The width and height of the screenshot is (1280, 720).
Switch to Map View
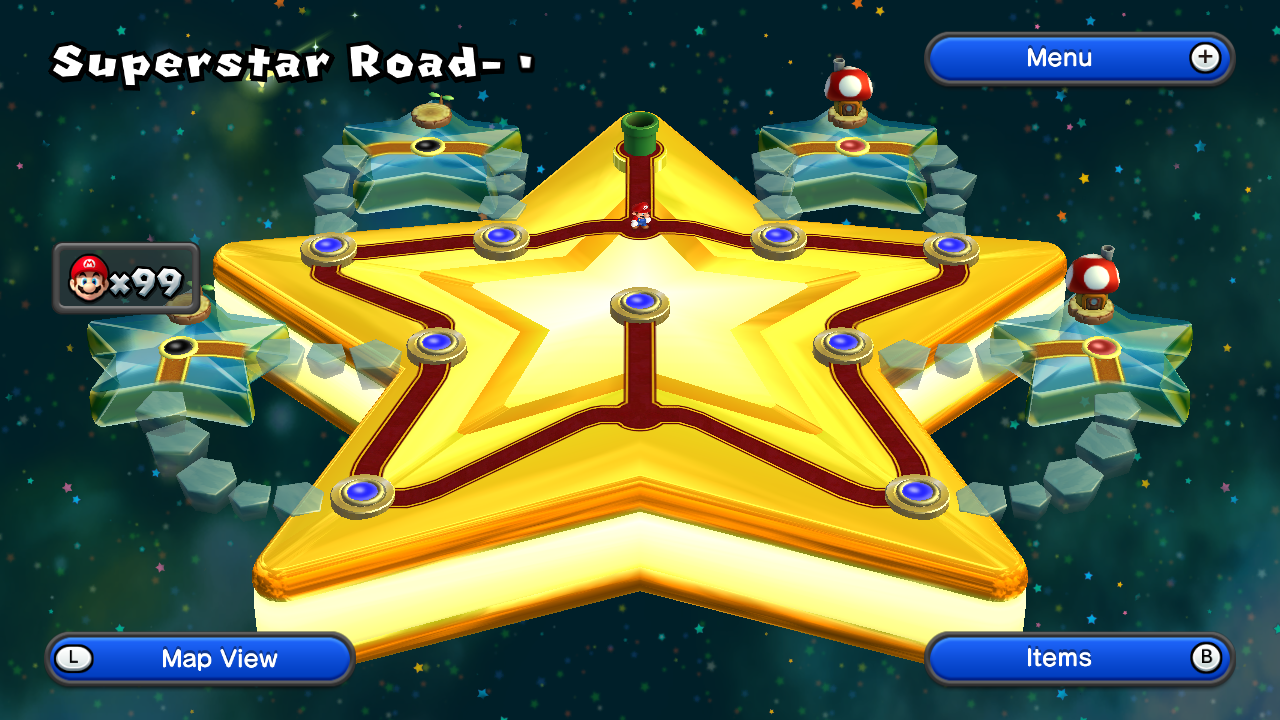(200, 658)
